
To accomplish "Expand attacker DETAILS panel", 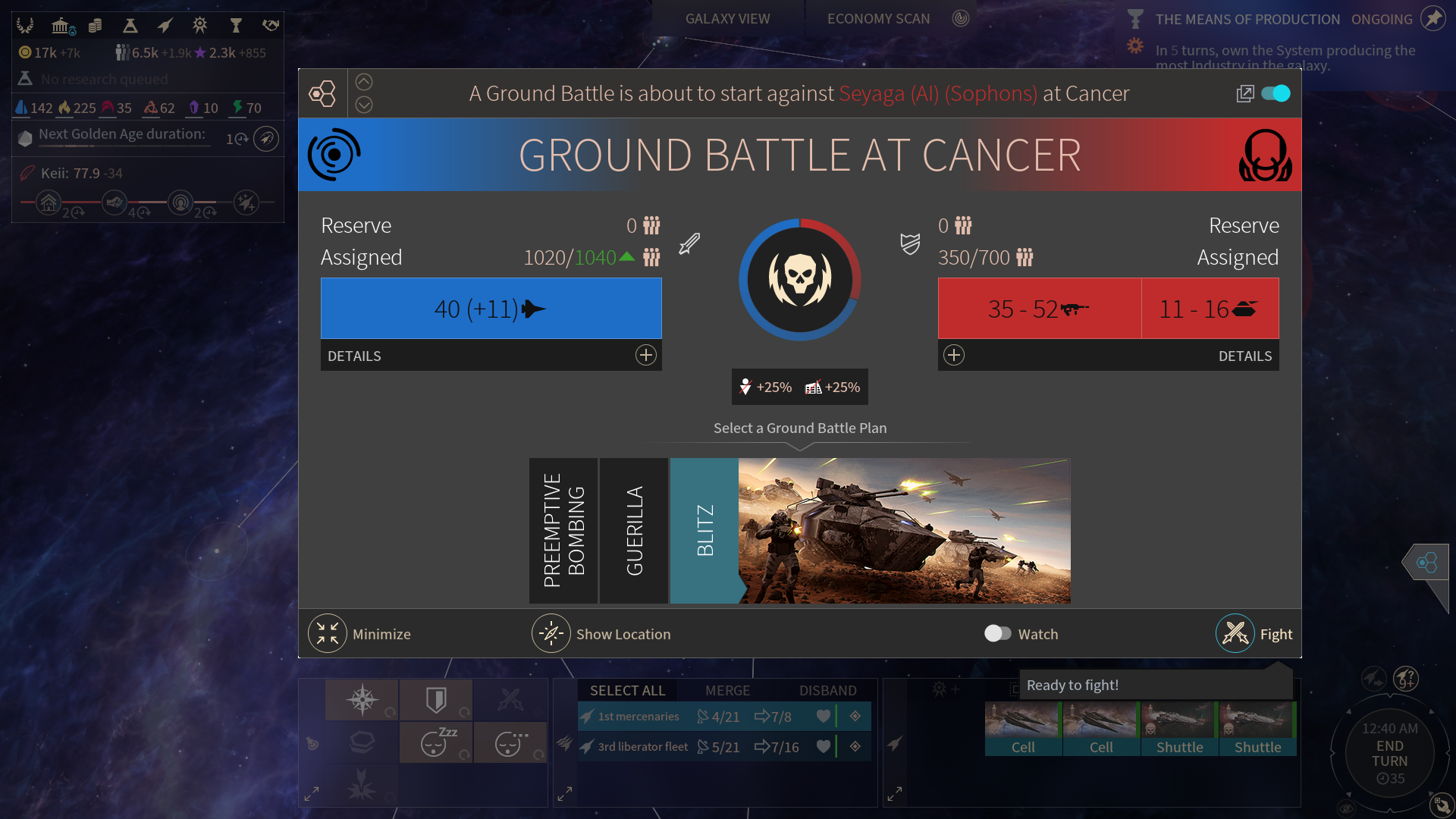I will point(645,356).
